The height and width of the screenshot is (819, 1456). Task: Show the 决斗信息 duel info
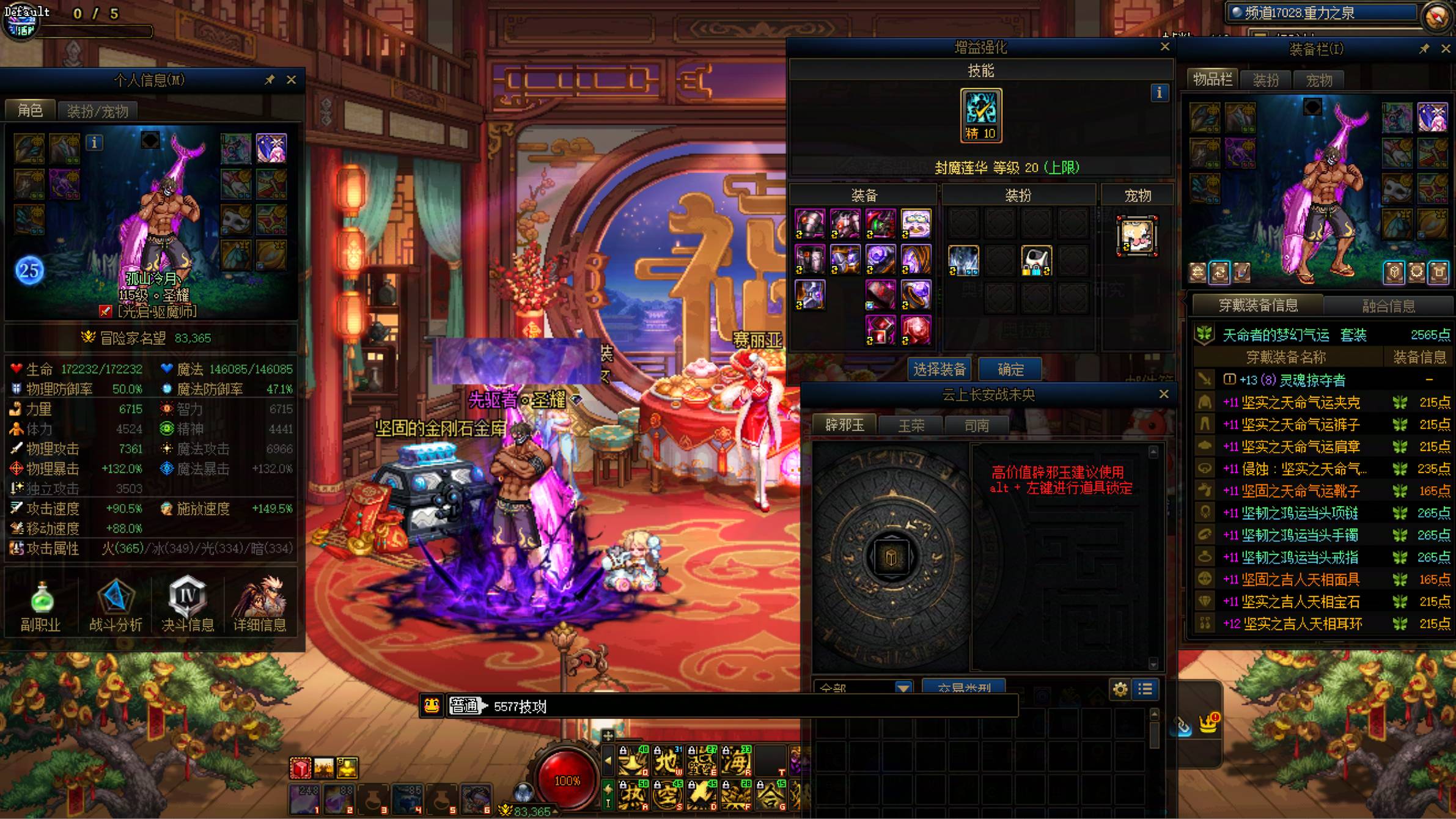[188, 606]
